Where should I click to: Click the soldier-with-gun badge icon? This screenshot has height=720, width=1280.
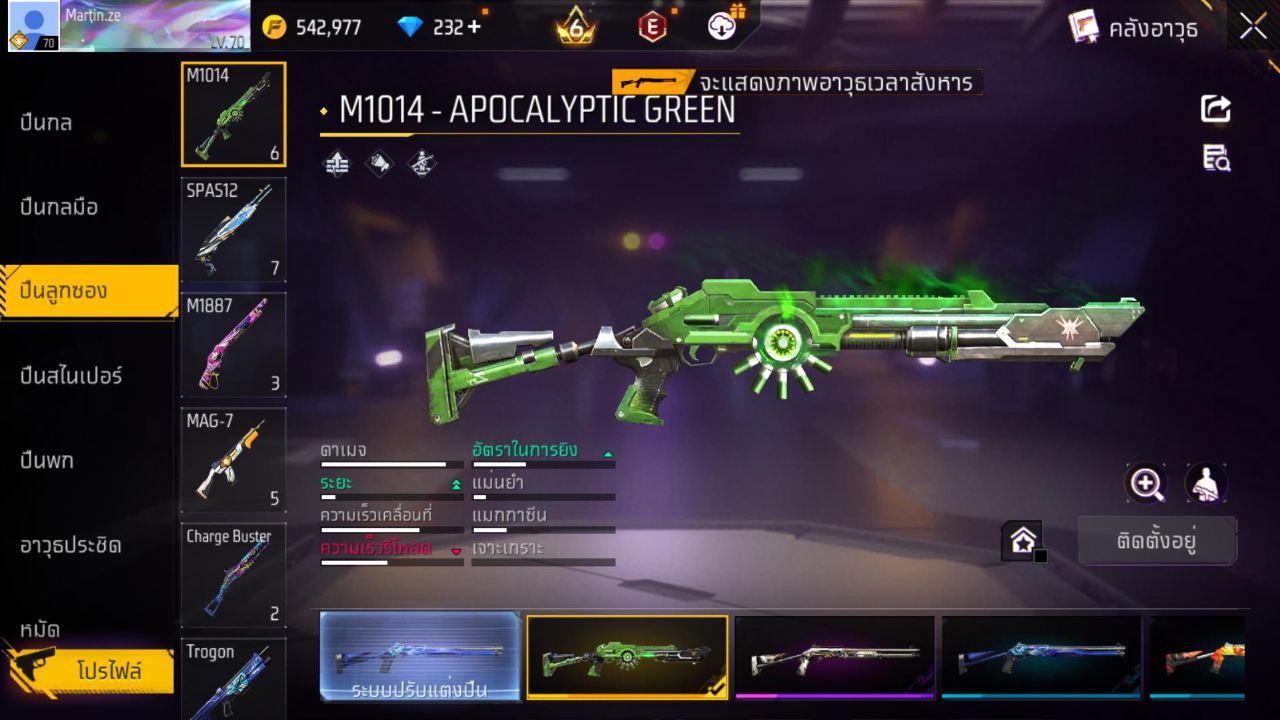(x=421, y=163)
